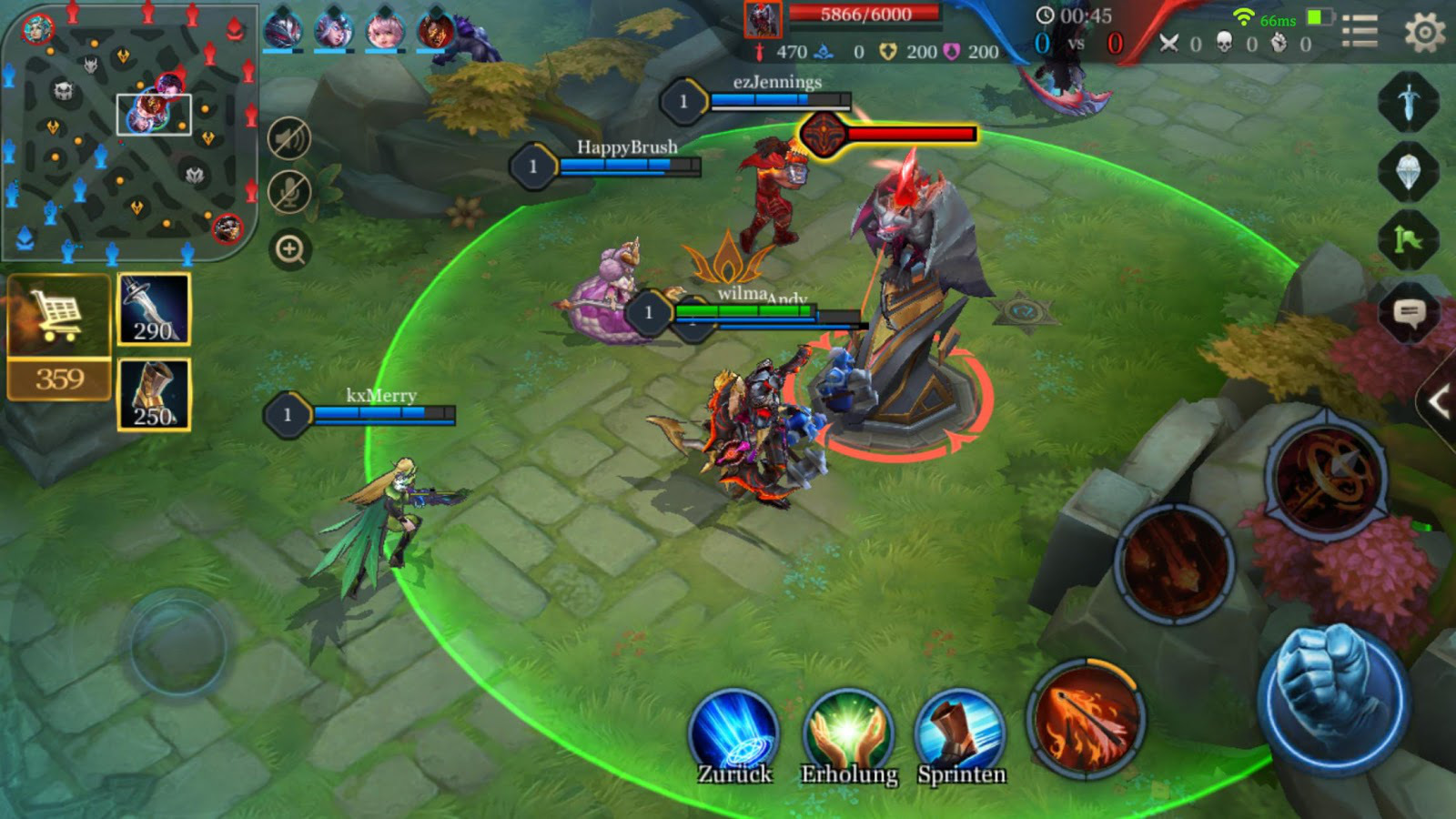Activate the Erholung heal spell
The width and height of the screenshot is (1456, 819).
(x=848, y=733)
